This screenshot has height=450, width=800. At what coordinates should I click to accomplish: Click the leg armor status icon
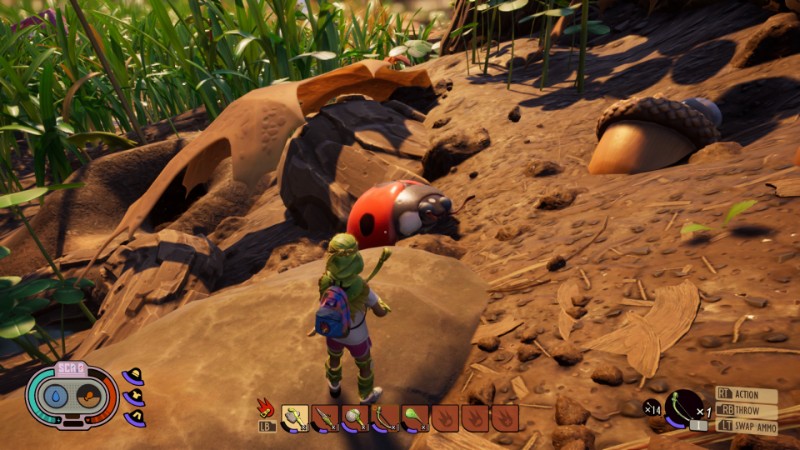click(x=134, y=418)
